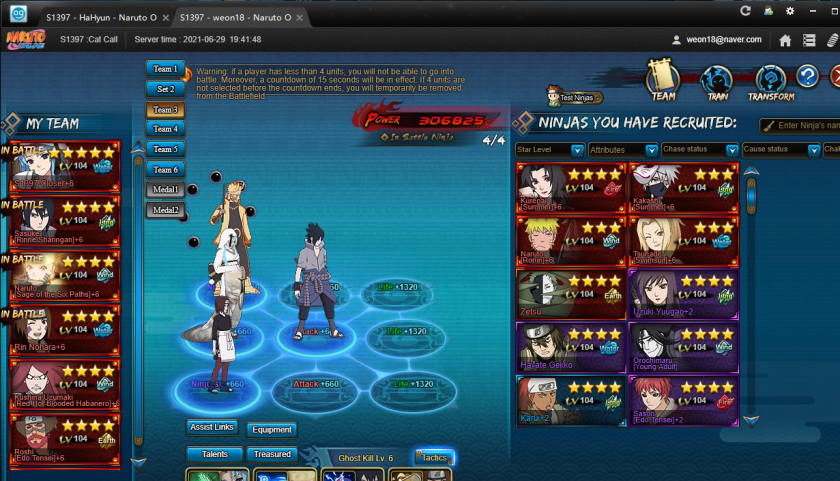Open the Star Level filter dropdown
Screen dimensions: 840x481
(550, 150)
